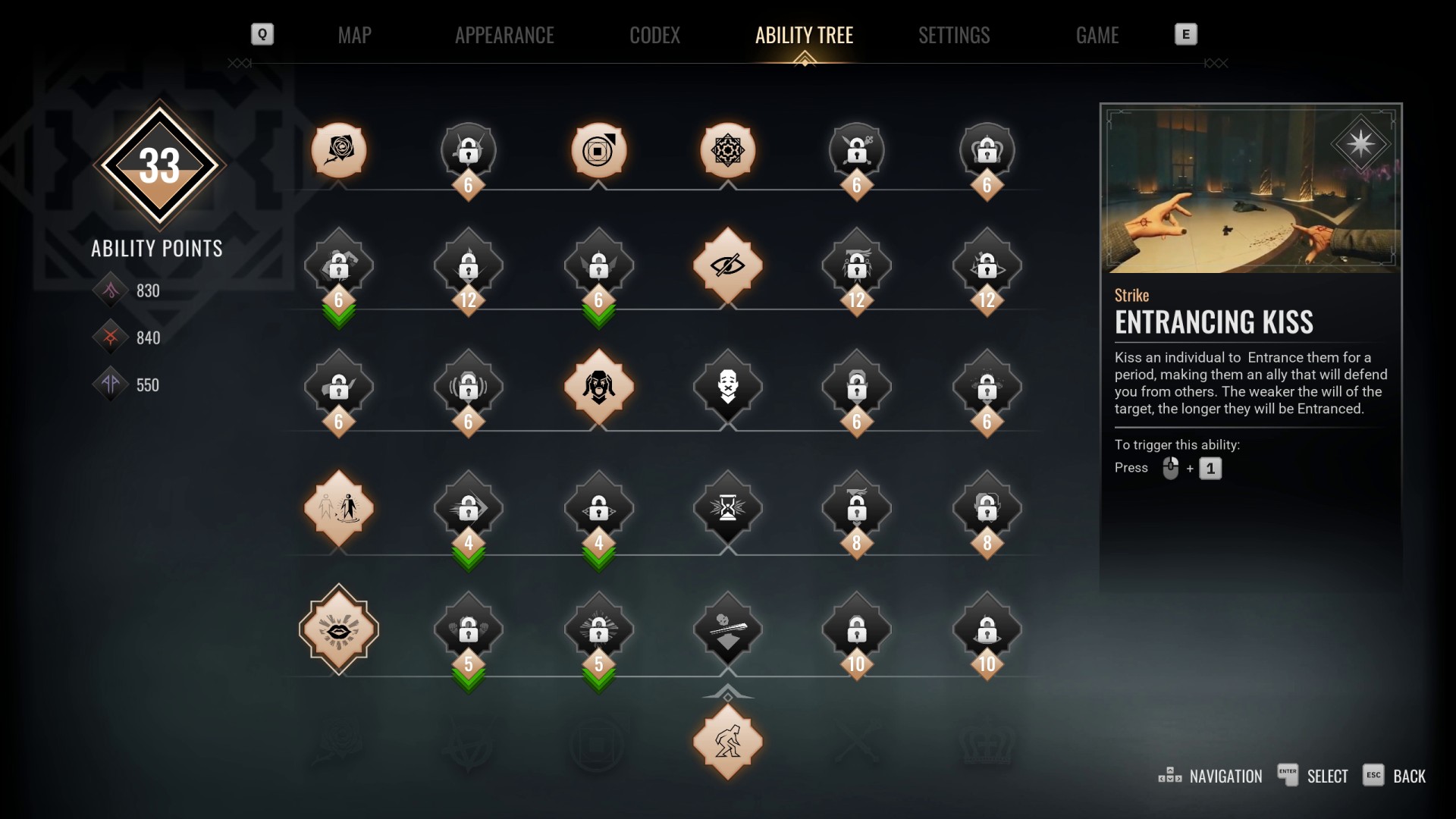Select the screaming face ability node
1456x819 pixels.
coord(598,387)
